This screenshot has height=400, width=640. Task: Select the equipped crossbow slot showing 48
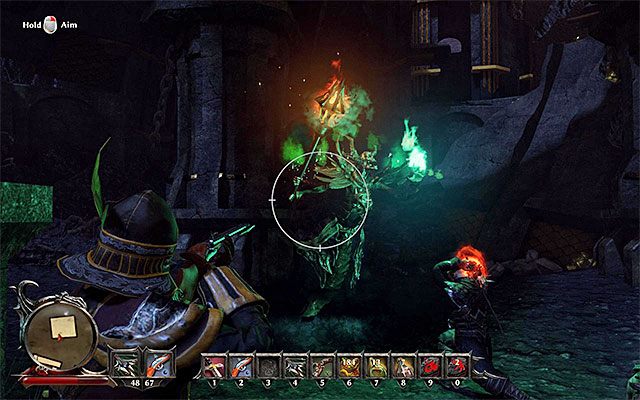coord(129,362)
